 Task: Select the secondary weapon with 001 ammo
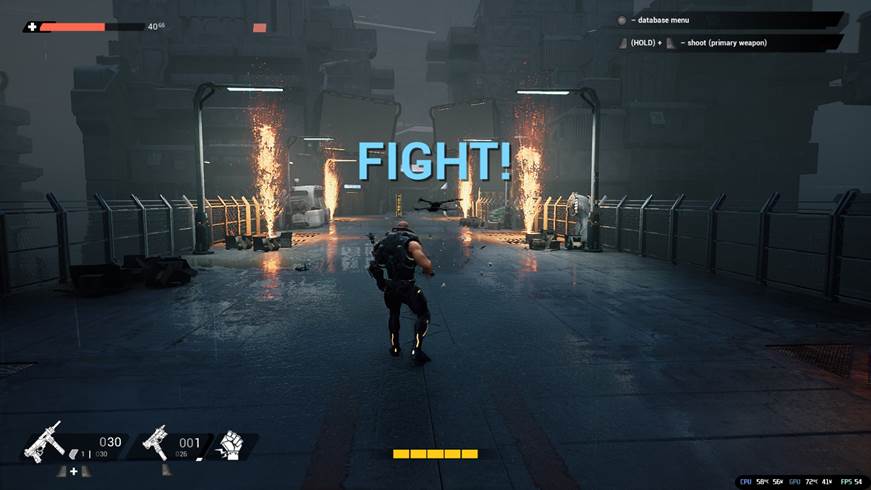[x=156, y=441]
